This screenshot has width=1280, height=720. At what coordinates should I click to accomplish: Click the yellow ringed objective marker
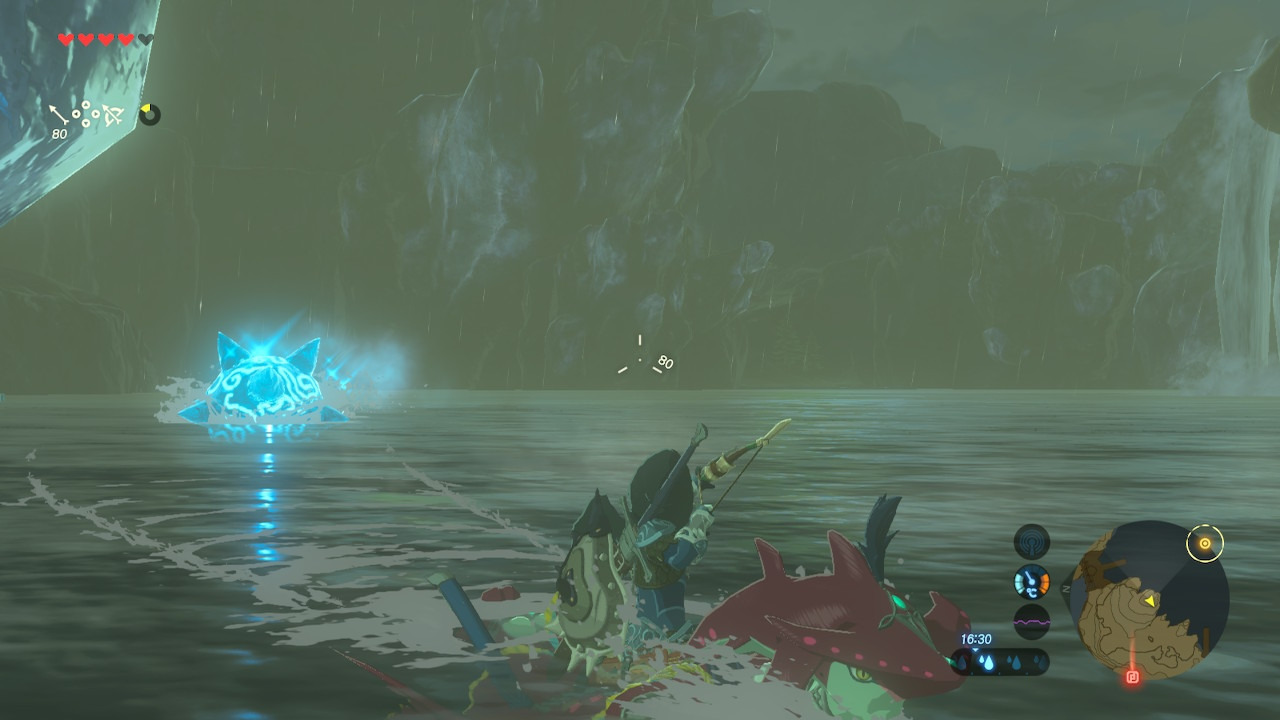1205,543
